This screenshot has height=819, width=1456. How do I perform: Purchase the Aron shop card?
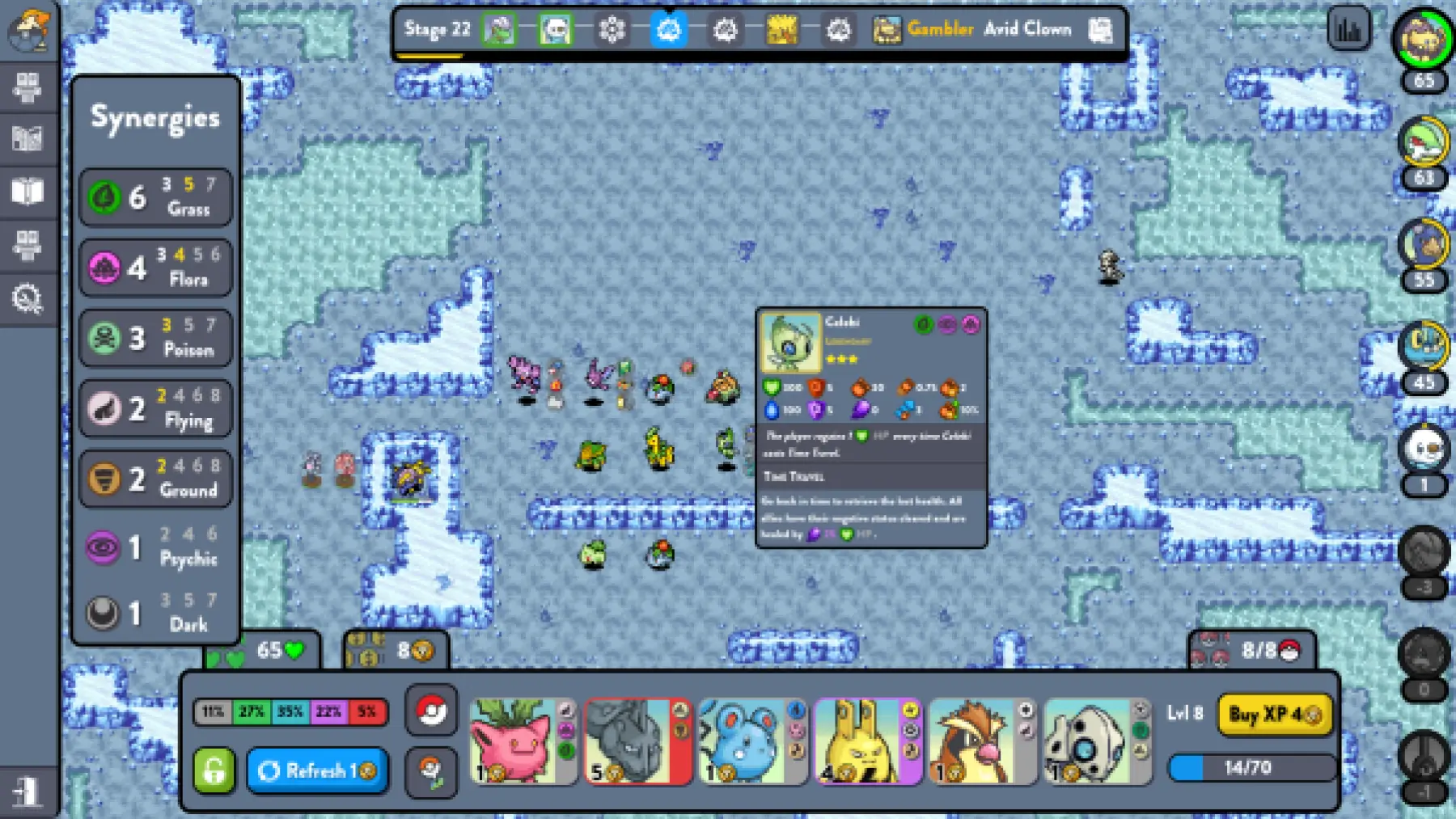1097,741
